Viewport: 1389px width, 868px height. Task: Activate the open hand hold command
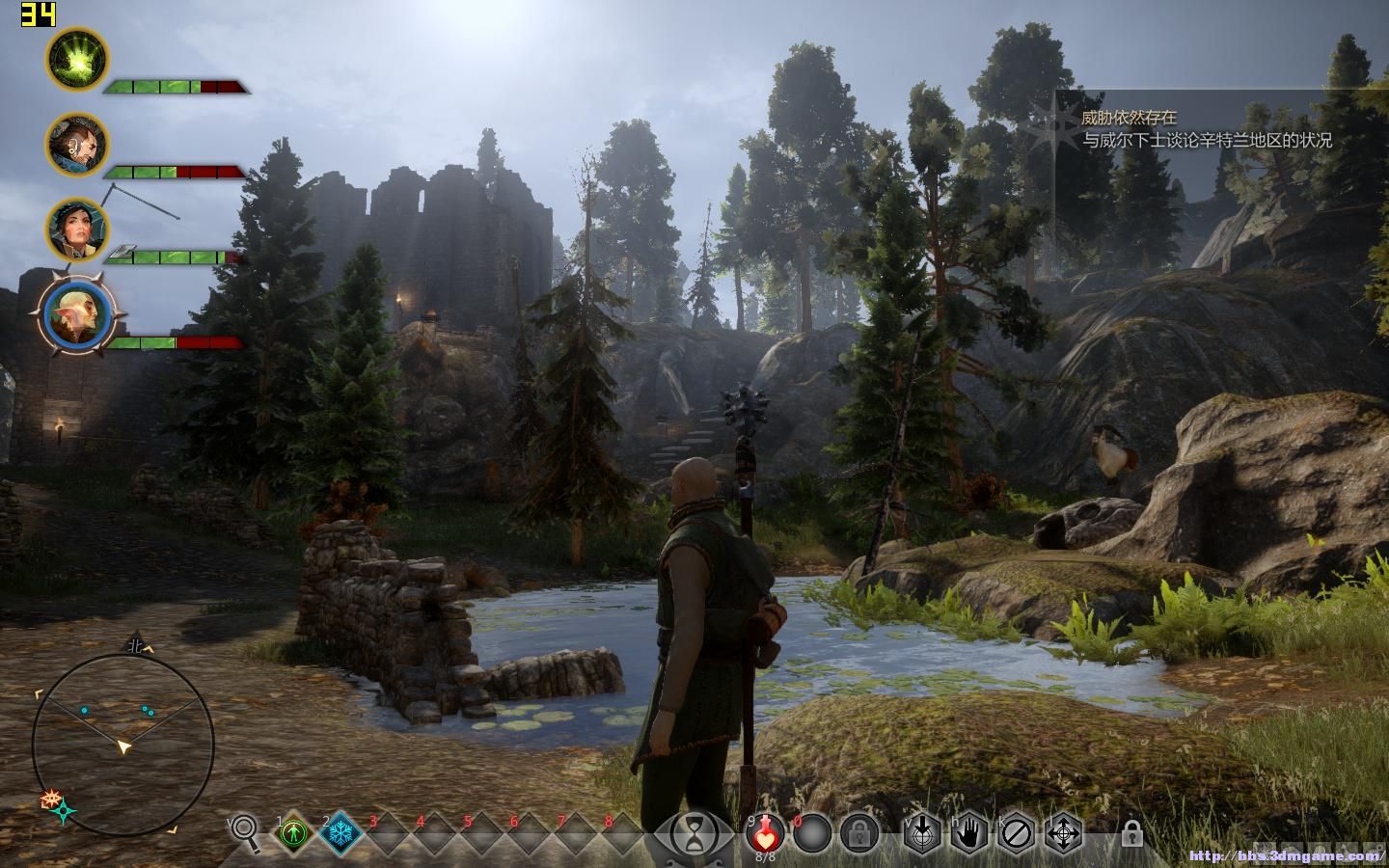[x=969, y=832]
